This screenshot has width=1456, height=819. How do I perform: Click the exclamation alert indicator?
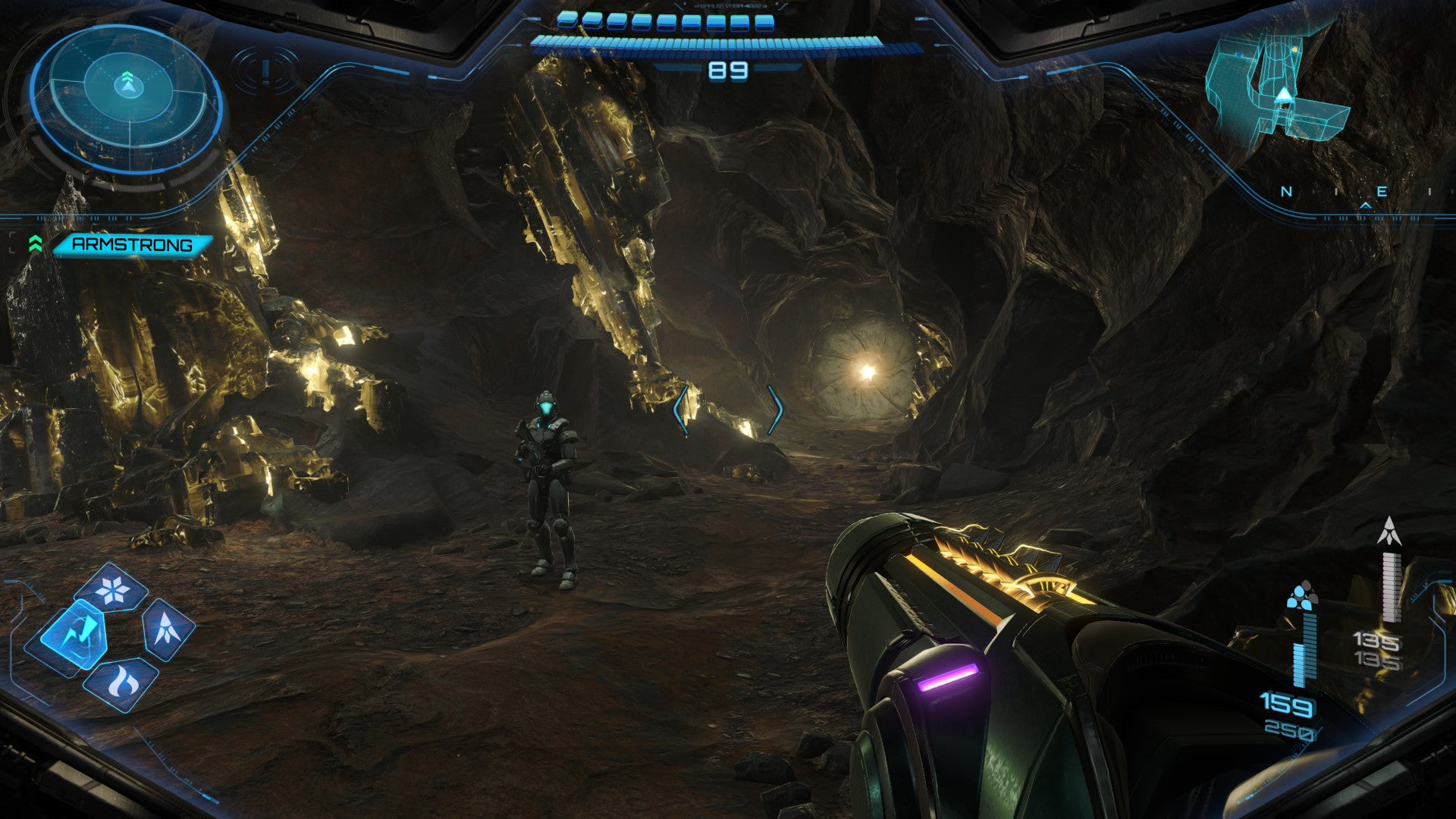[x=265, y=71]
